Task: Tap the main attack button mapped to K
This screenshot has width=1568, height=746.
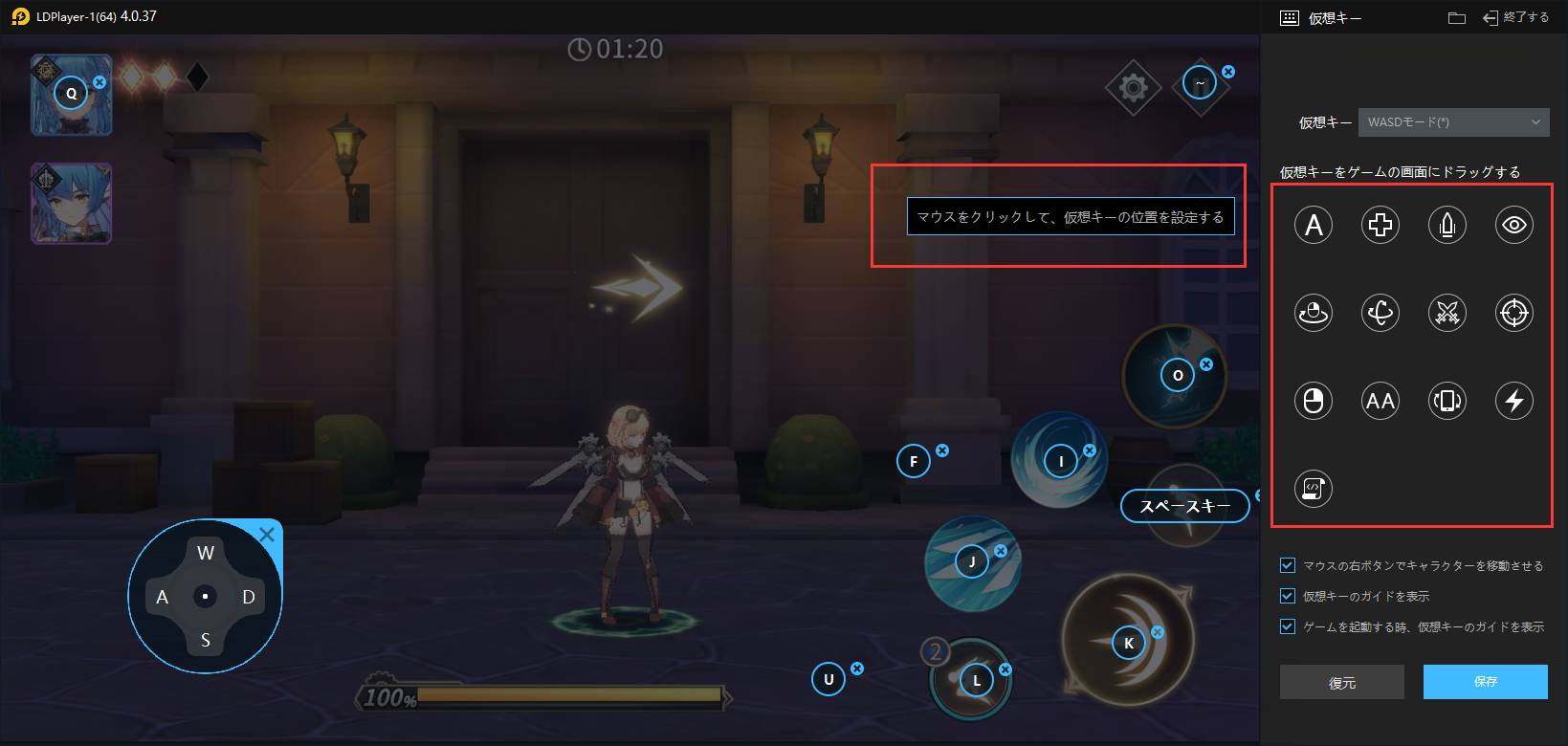Action: (1129, 643)
